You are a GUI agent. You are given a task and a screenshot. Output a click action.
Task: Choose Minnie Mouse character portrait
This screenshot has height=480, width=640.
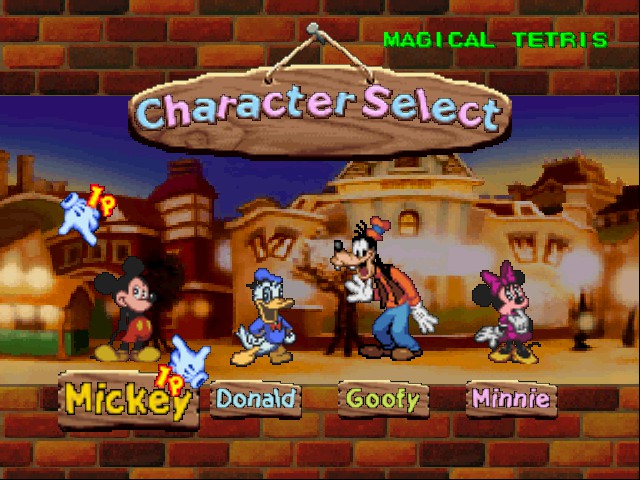coord(508,312)
